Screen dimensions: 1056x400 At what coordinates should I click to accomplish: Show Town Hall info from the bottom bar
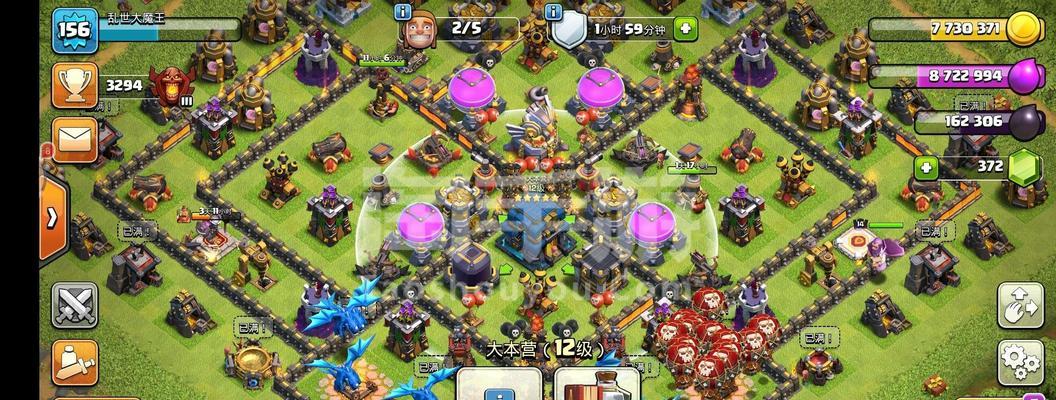(x=497, y=385)
